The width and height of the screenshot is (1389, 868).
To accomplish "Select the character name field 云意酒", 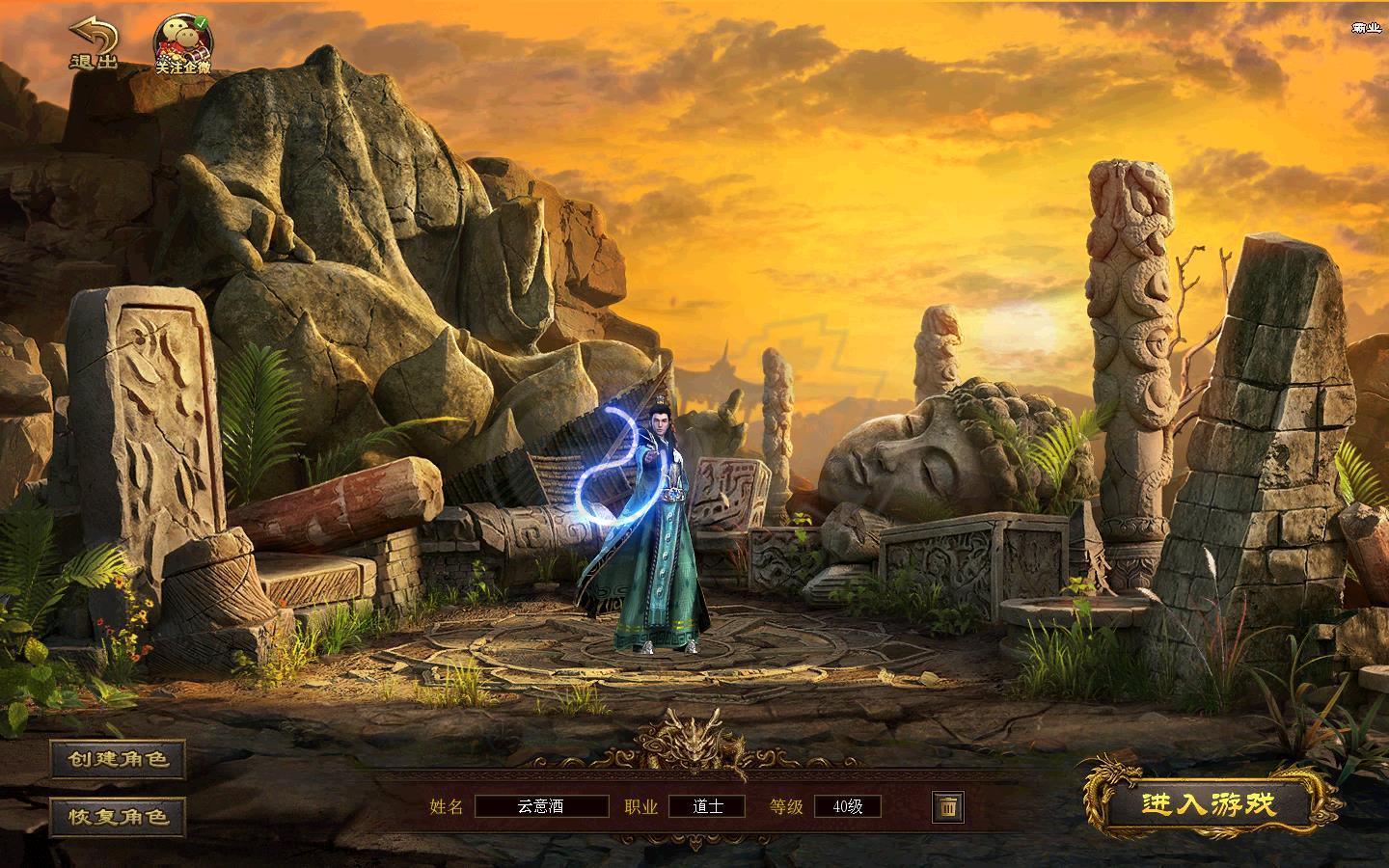I will (541, 806).
